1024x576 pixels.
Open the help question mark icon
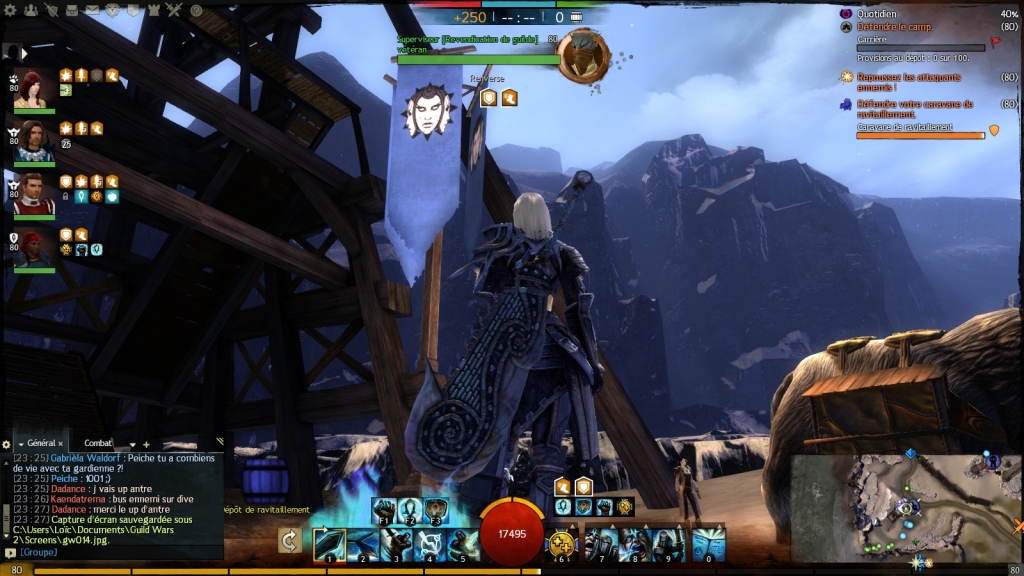pyautogui.click(x=196, y=11)
